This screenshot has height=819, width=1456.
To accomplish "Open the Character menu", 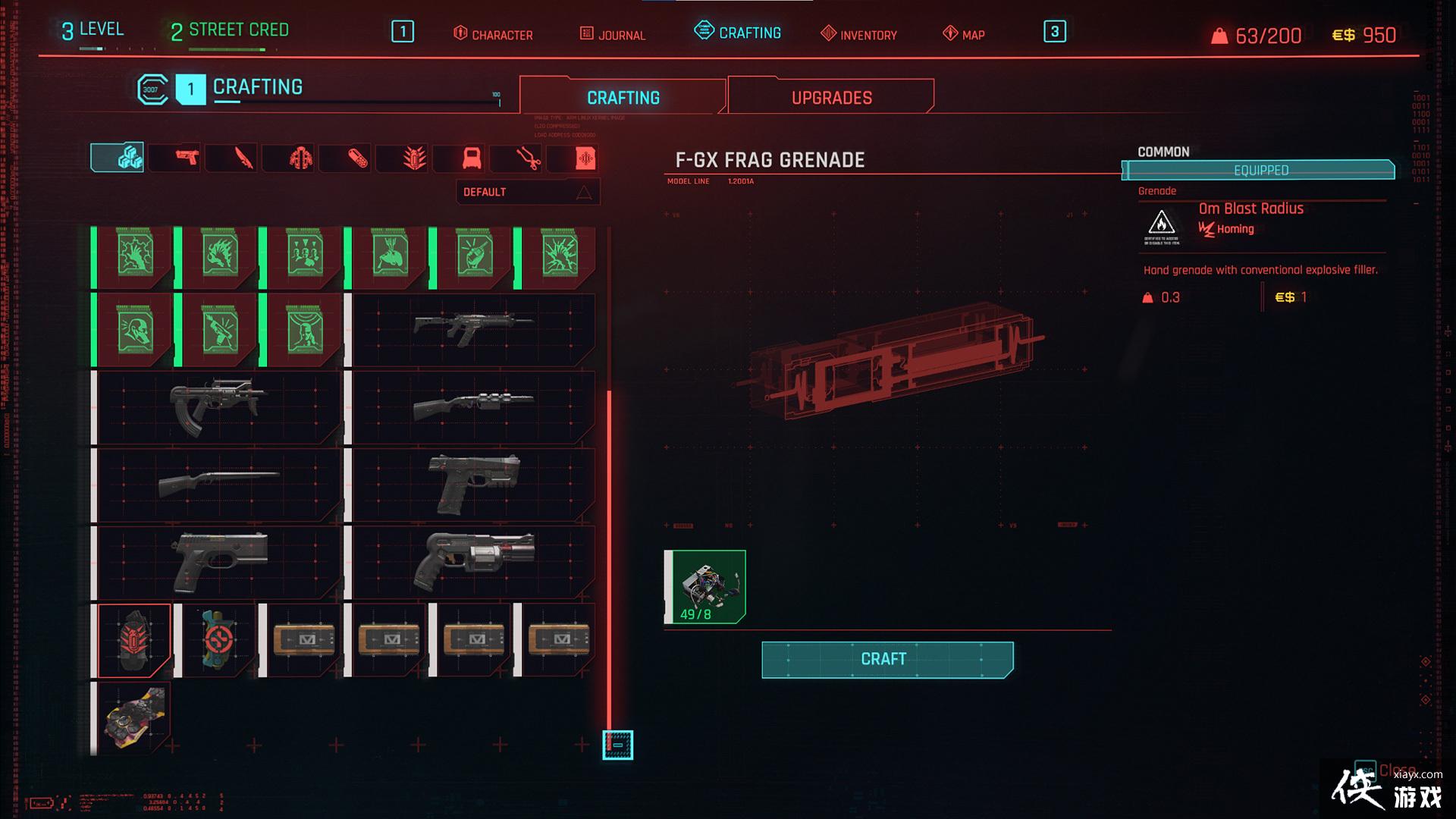I will [493, 34].
